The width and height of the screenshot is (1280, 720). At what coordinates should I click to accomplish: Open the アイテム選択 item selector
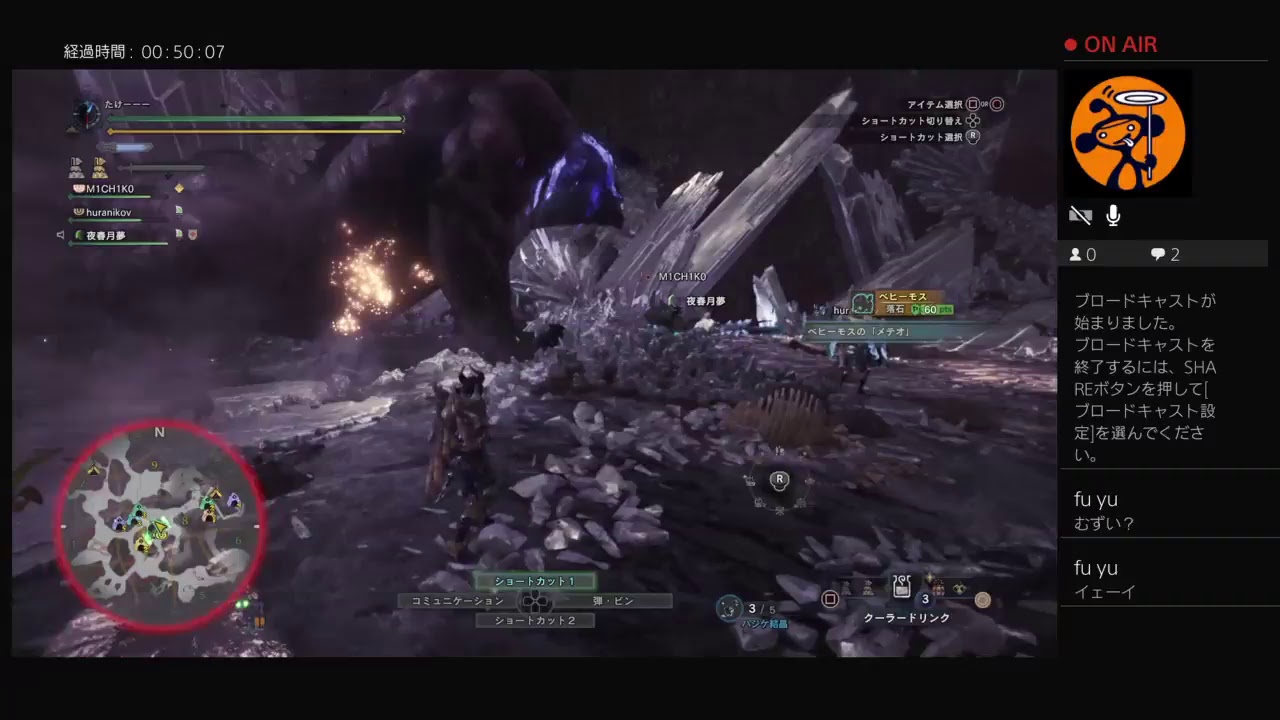click(x=970, y=104)
